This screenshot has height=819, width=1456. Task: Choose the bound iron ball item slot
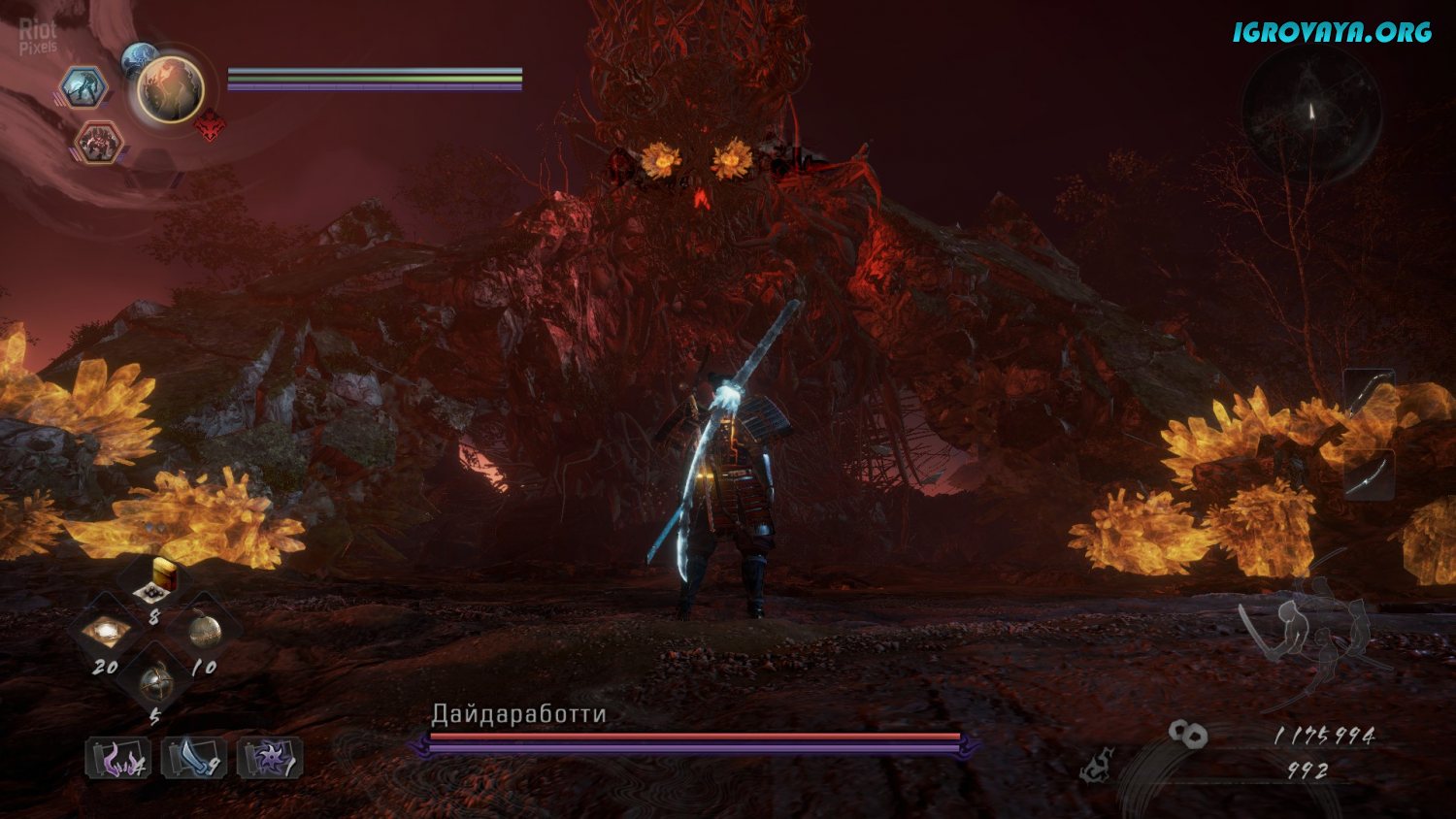(155, 684)
